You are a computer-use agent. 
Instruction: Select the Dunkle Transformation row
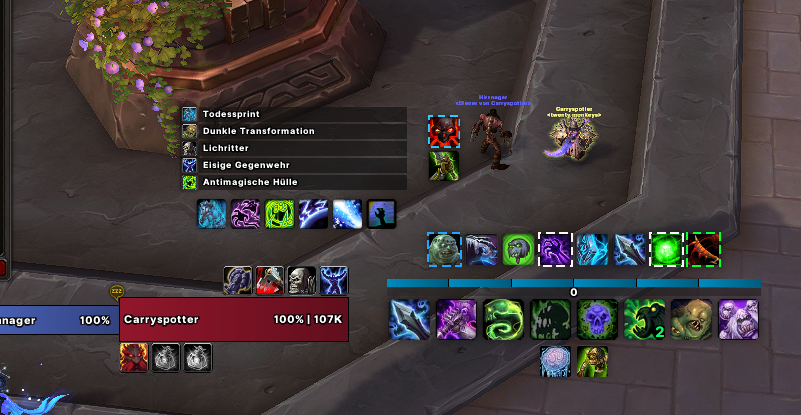tap(294, 131)
